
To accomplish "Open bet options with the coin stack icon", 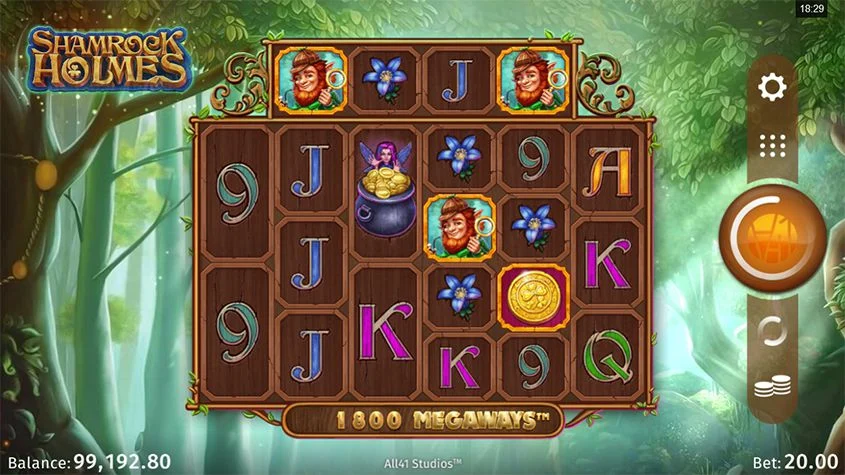I will [771, 385].
